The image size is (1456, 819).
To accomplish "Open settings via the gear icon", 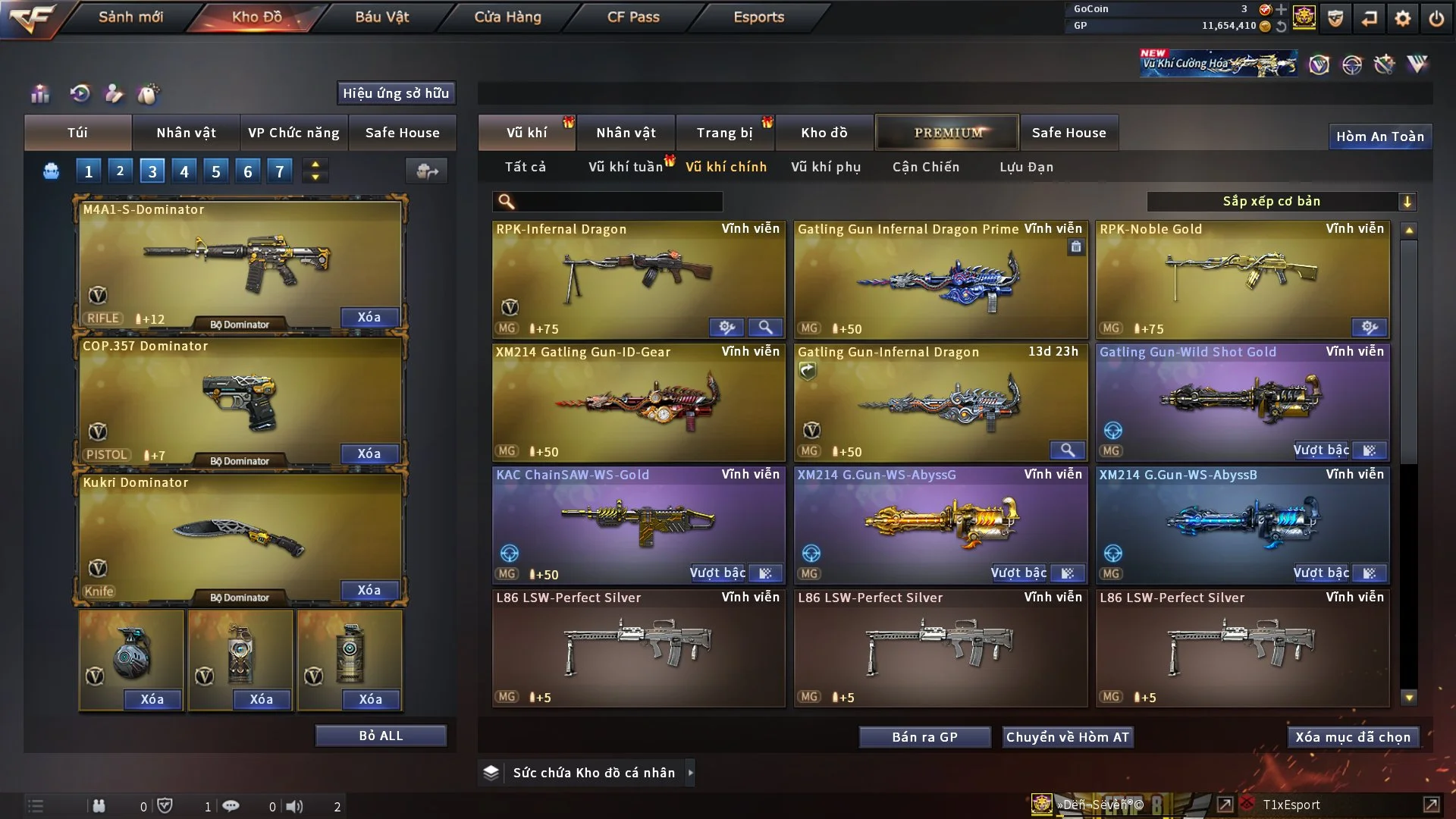I will (1402, 18).
